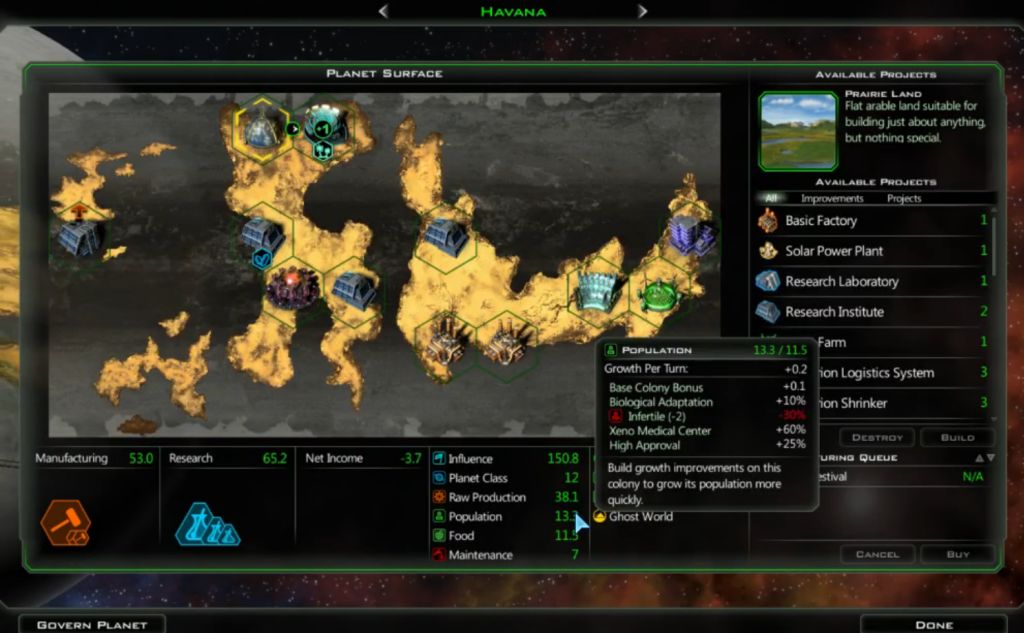Choose Basic Factory from available projects
Screen dimensions: 1024x633
(820, 221)
